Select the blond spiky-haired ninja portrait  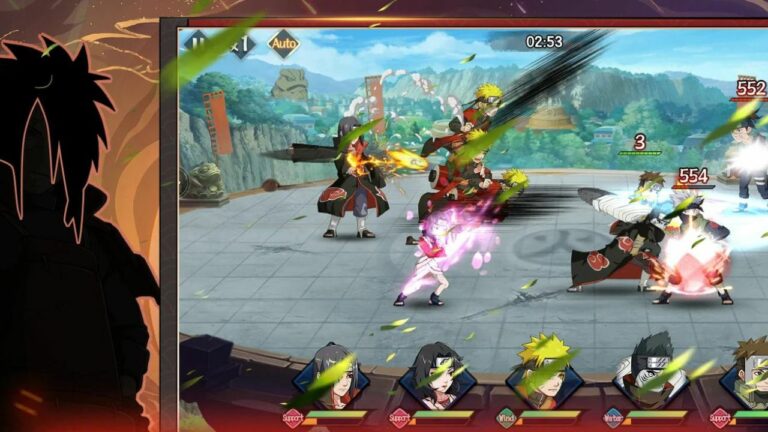click(x=546, y=374)
